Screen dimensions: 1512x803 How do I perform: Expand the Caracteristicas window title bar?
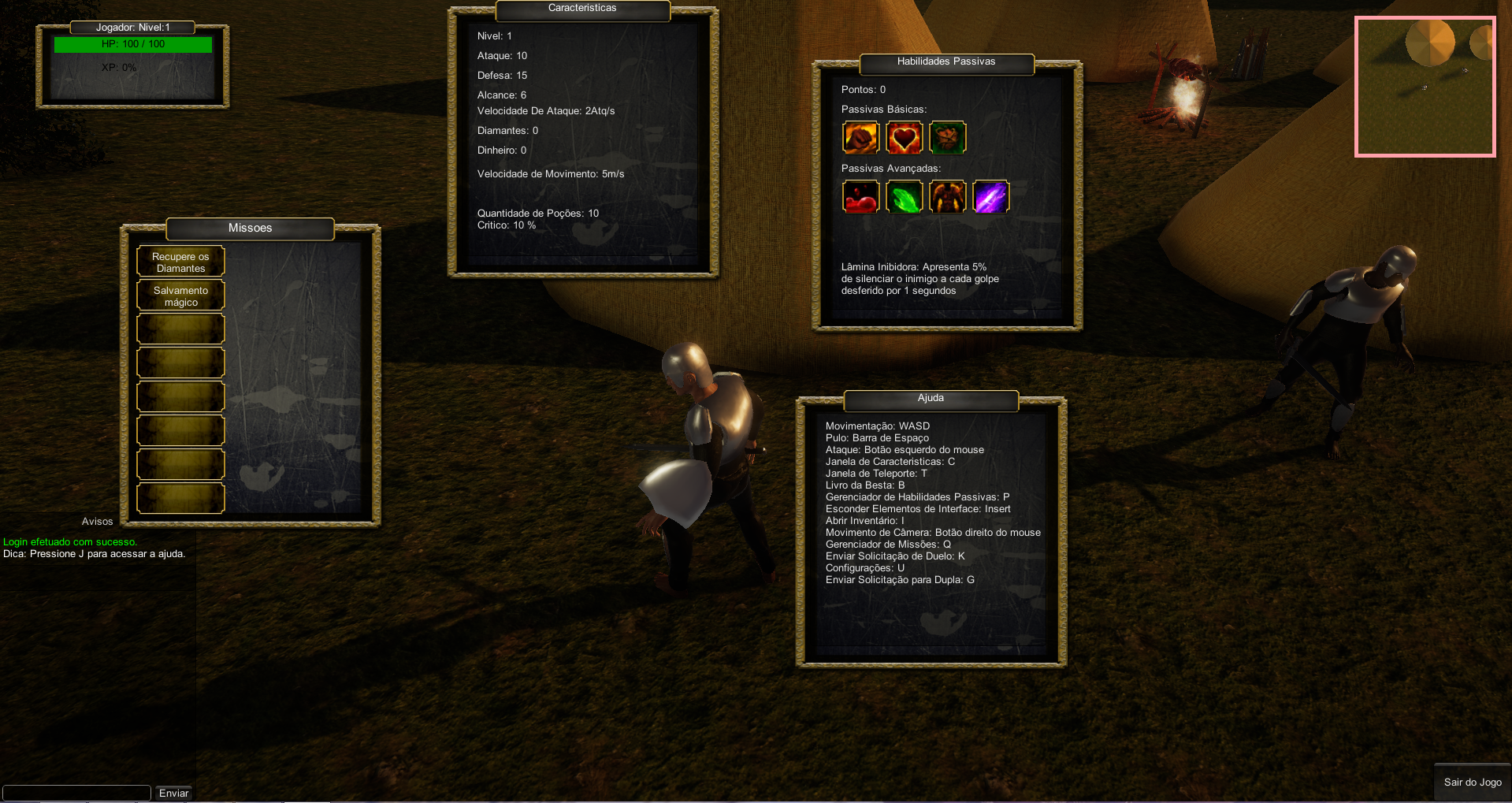pos(582,8)
